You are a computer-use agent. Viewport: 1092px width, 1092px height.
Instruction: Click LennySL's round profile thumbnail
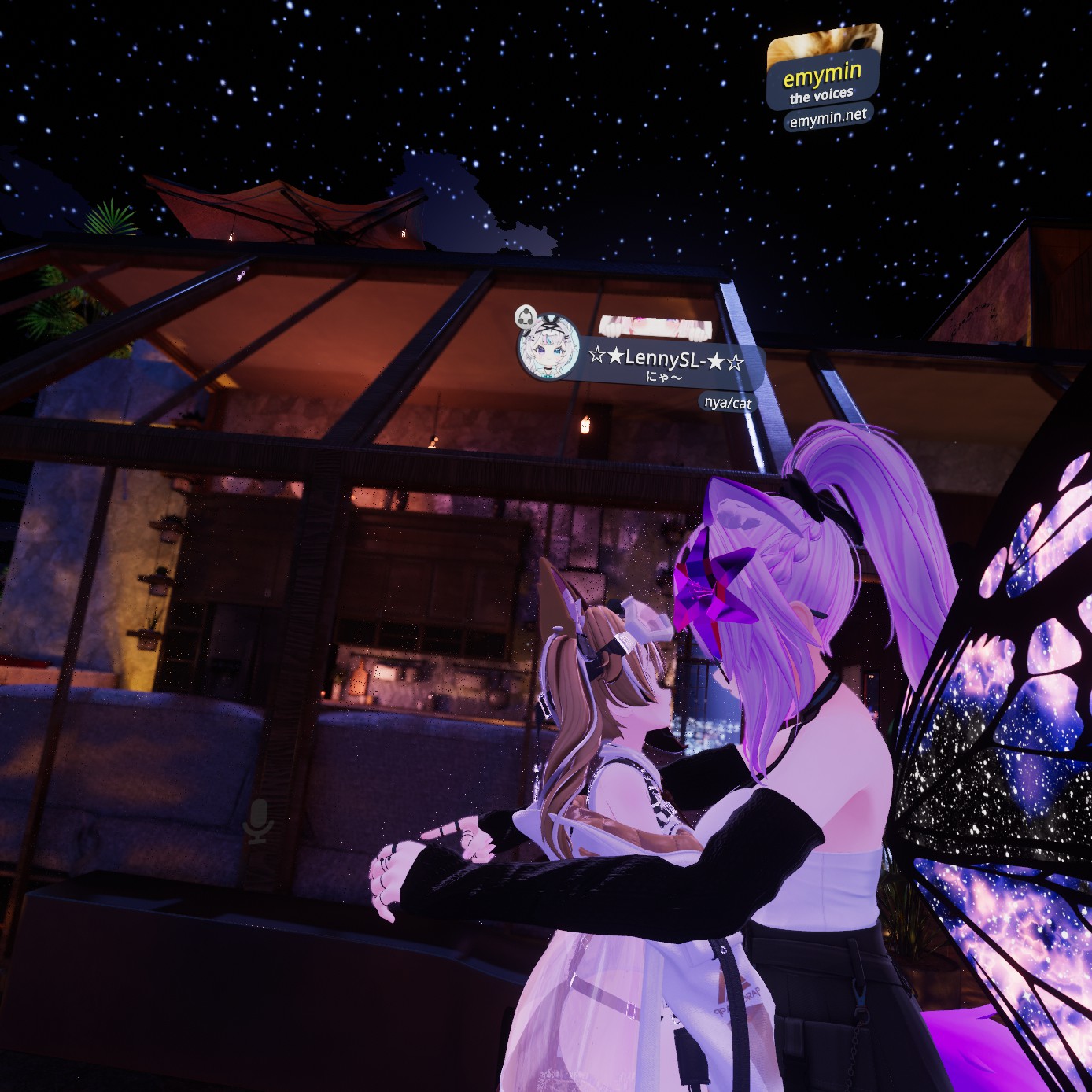pyautogui.click(x=549, y=349)
